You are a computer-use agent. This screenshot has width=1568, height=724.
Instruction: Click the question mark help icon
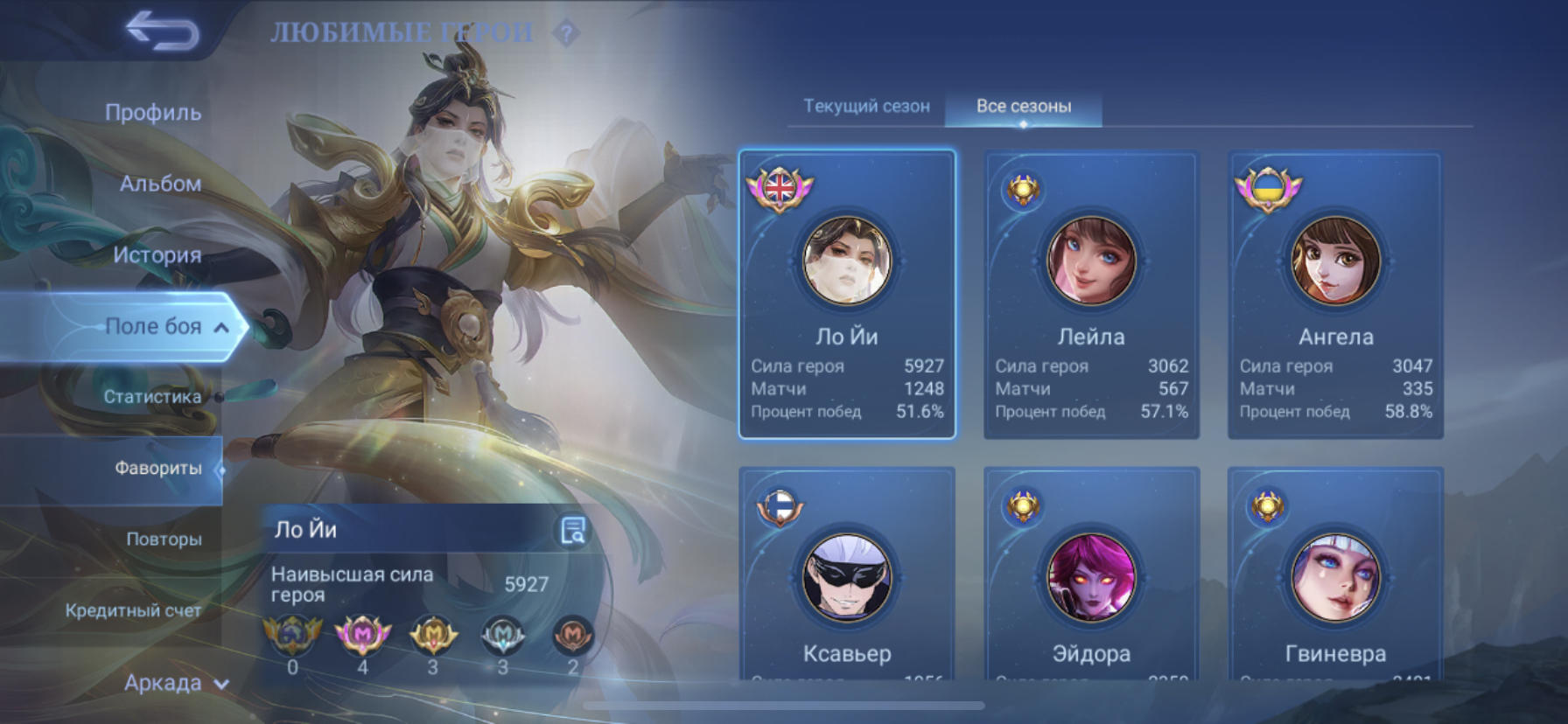(567, 33)
